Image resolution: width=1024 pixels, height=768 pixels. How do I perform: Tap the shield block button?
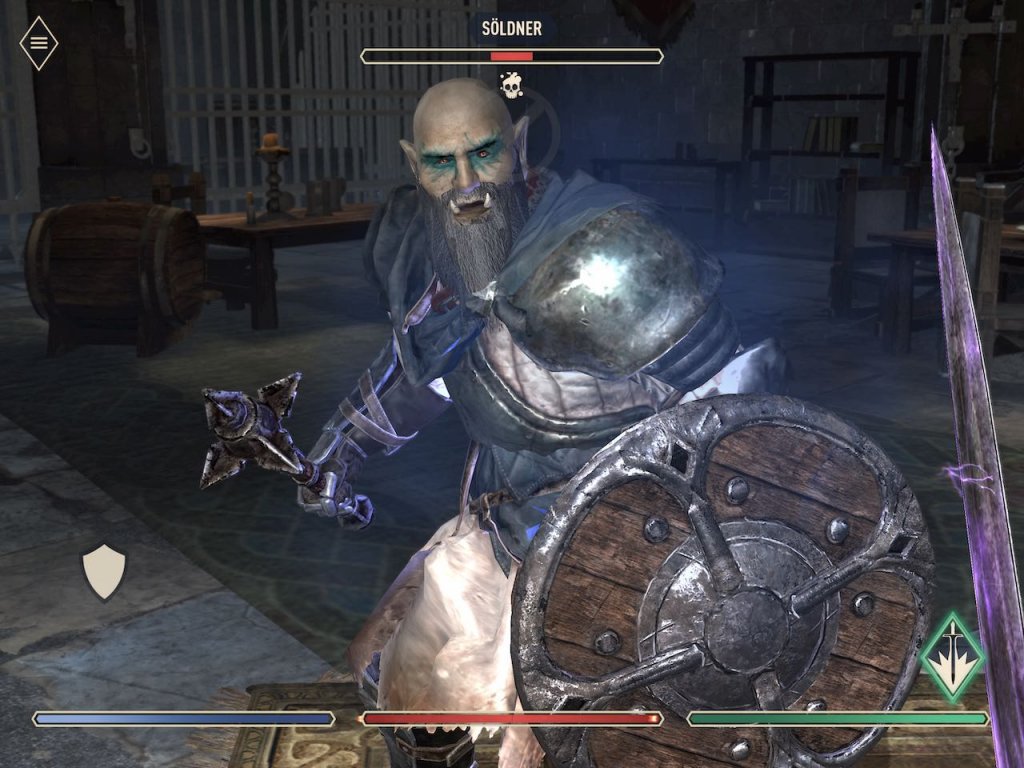[x=103, y=571]
